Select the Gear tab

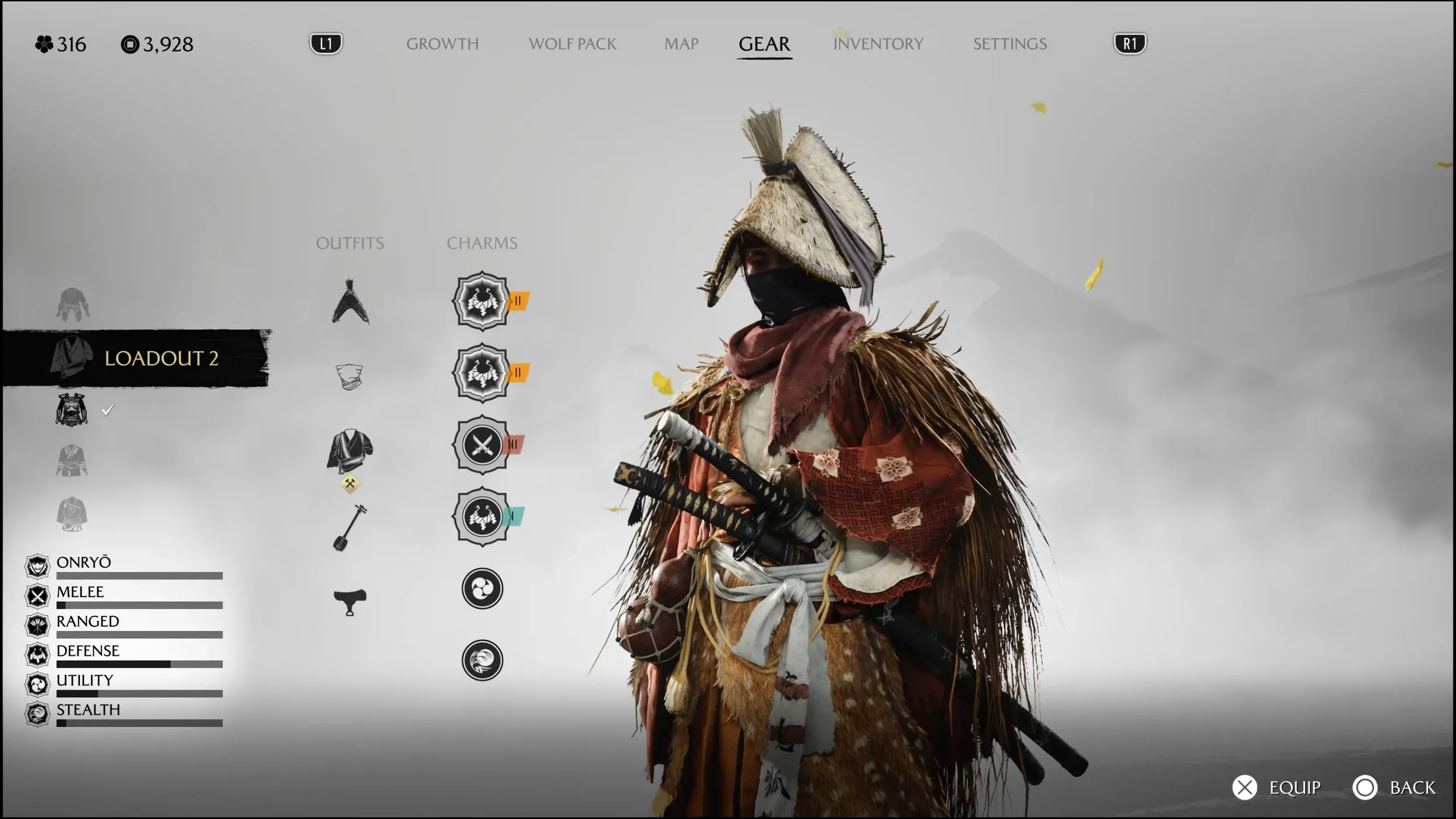(x=764, y=44)
